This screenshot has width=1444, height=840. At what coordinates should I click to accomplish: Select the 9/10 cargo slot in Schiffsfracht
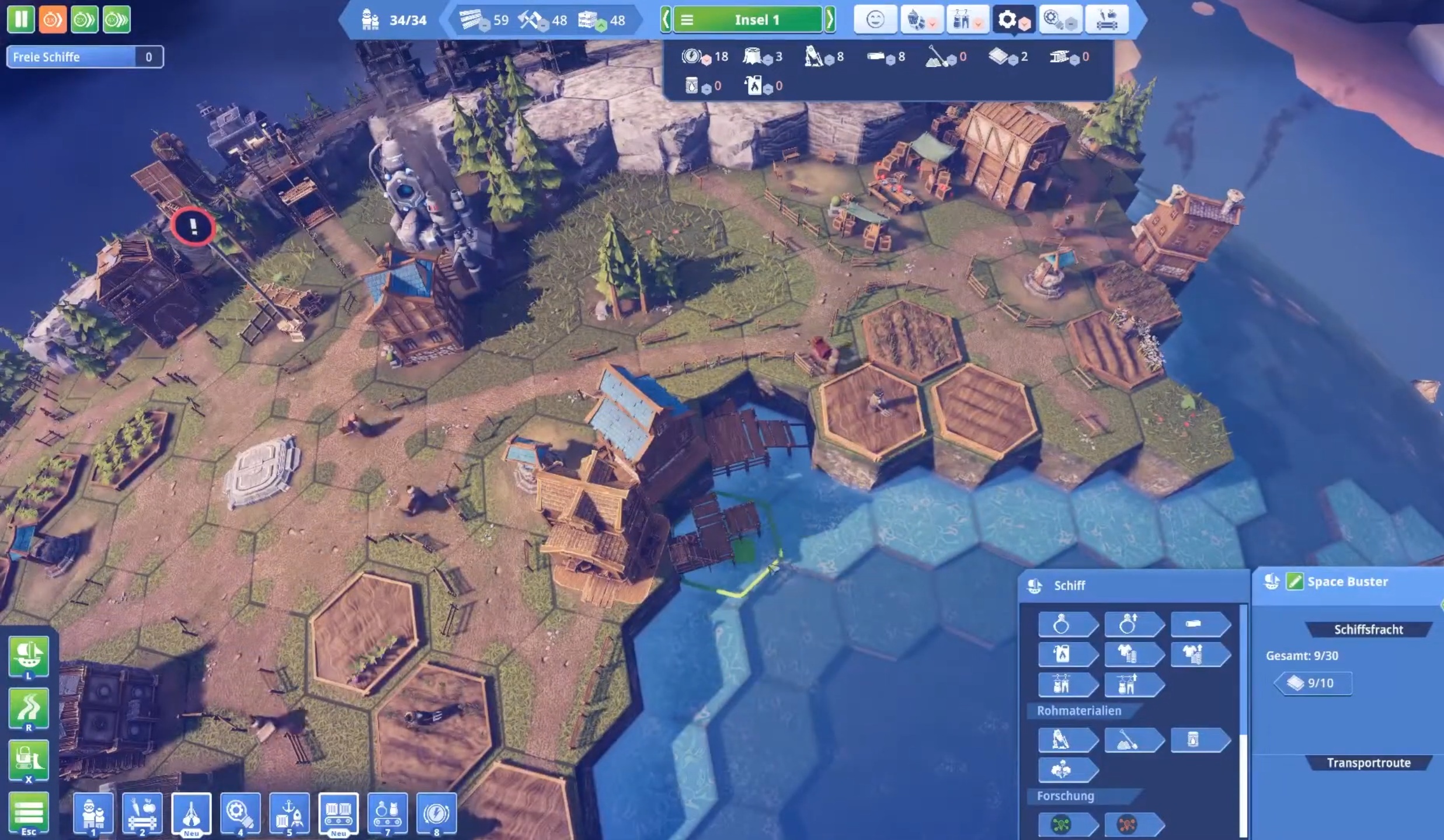coord(1314,683)
